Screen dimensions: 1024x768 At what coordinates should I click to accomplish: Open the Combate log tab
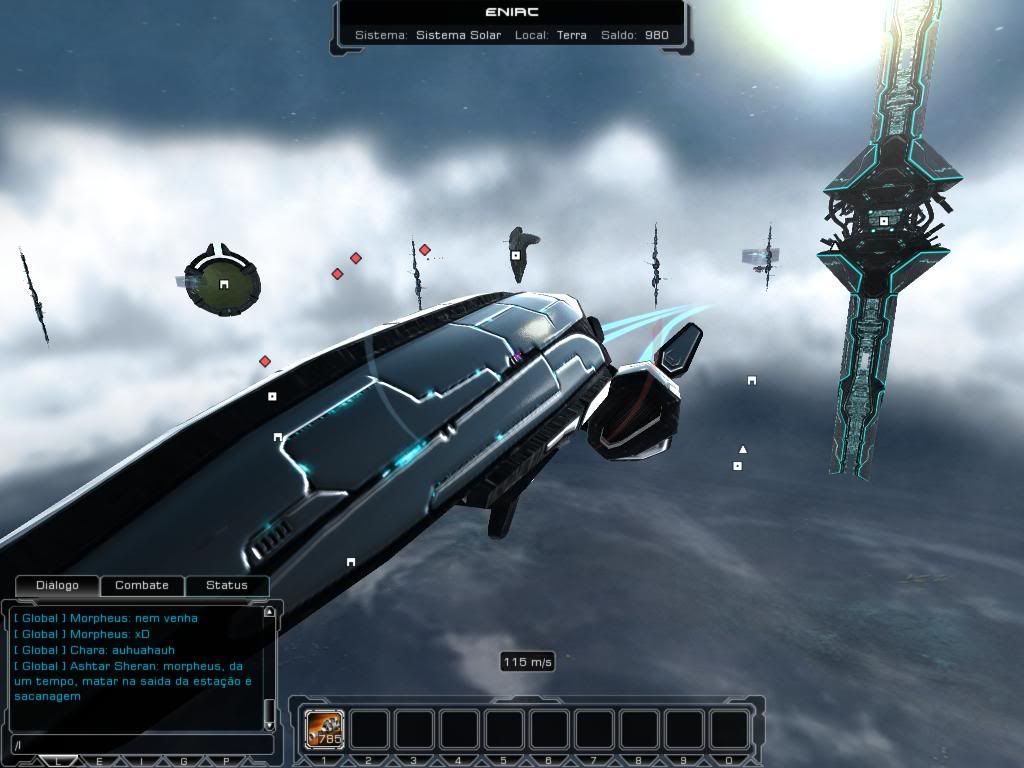pos(142,585)
